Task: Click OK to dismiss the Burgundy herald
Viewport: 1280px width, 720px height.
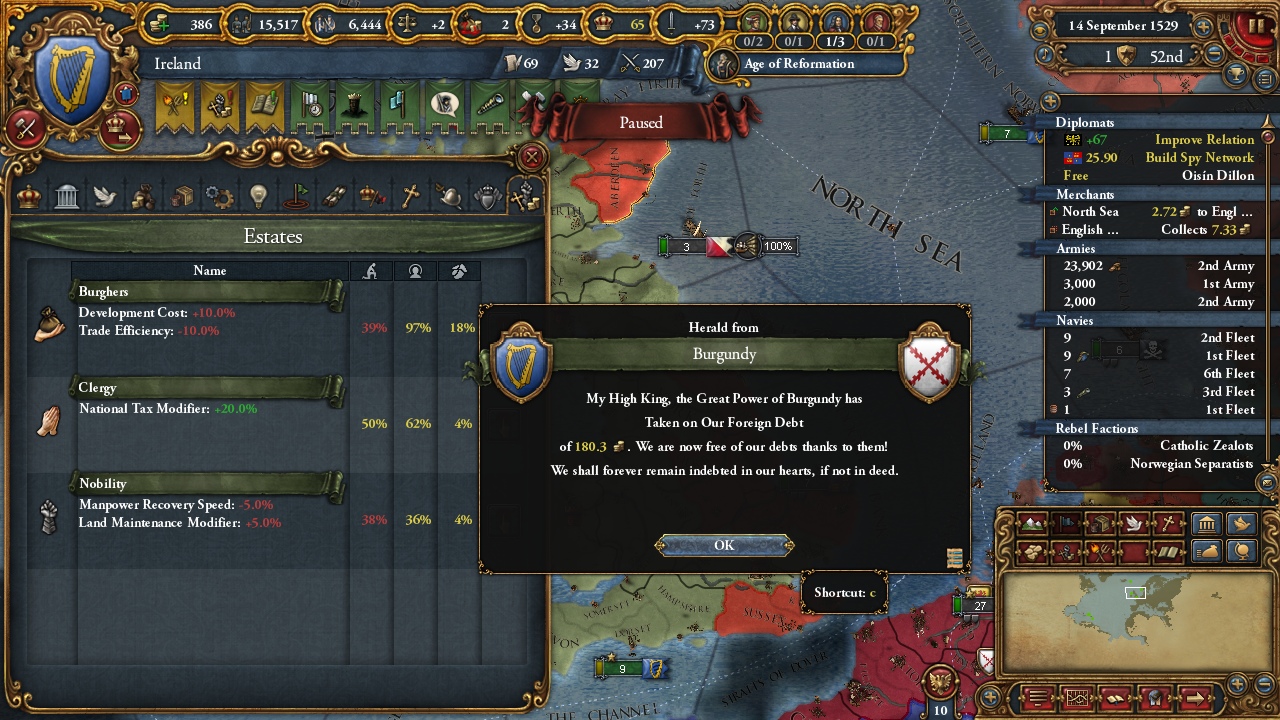Action: 724,545
